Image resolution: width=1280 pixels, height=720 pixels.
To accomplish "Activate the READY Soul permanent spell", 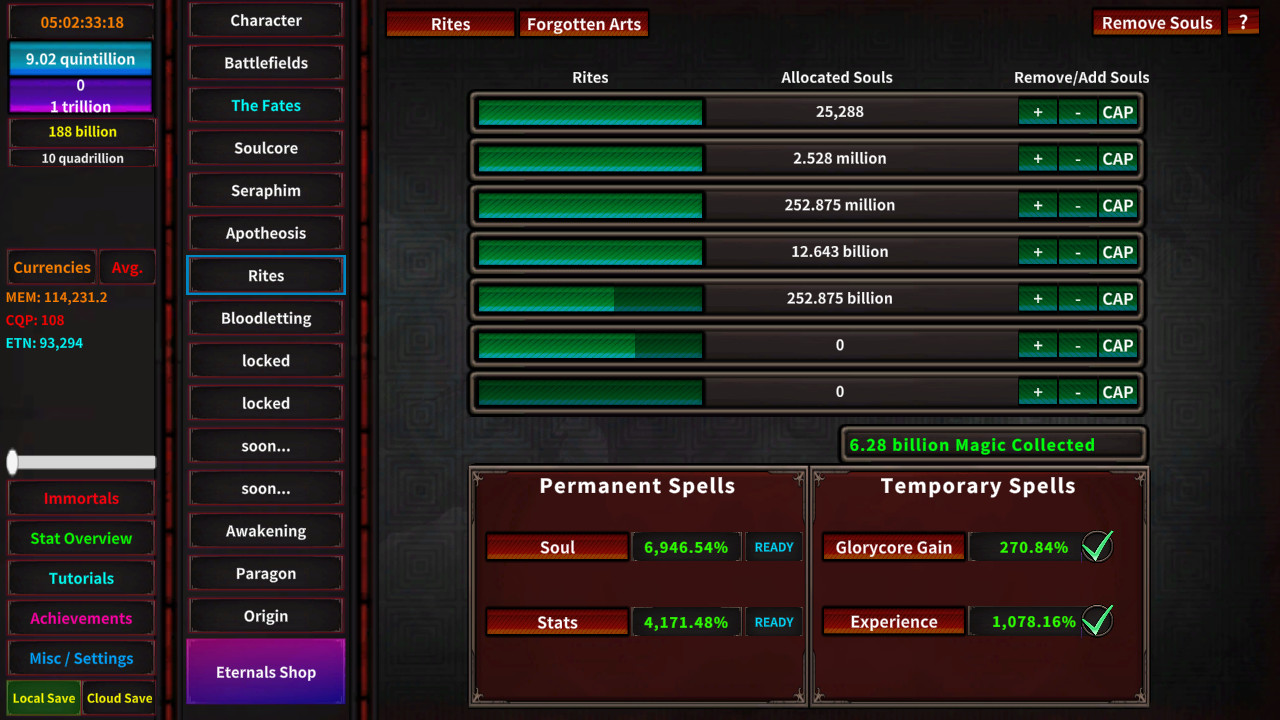I will [x=773, y=546].
